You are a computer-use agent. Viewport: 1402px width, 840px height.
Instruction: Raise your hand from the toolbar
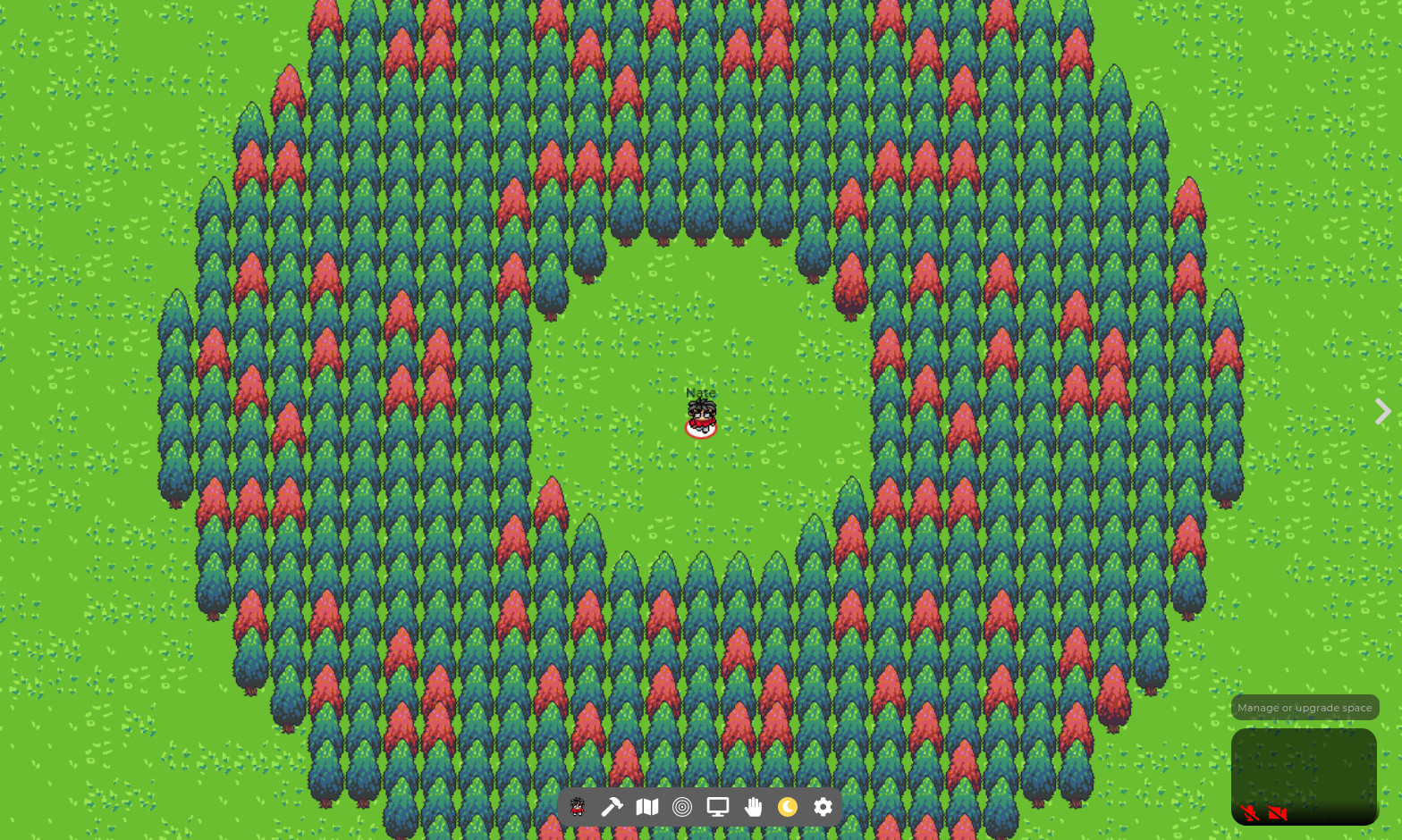click(753, 807)
